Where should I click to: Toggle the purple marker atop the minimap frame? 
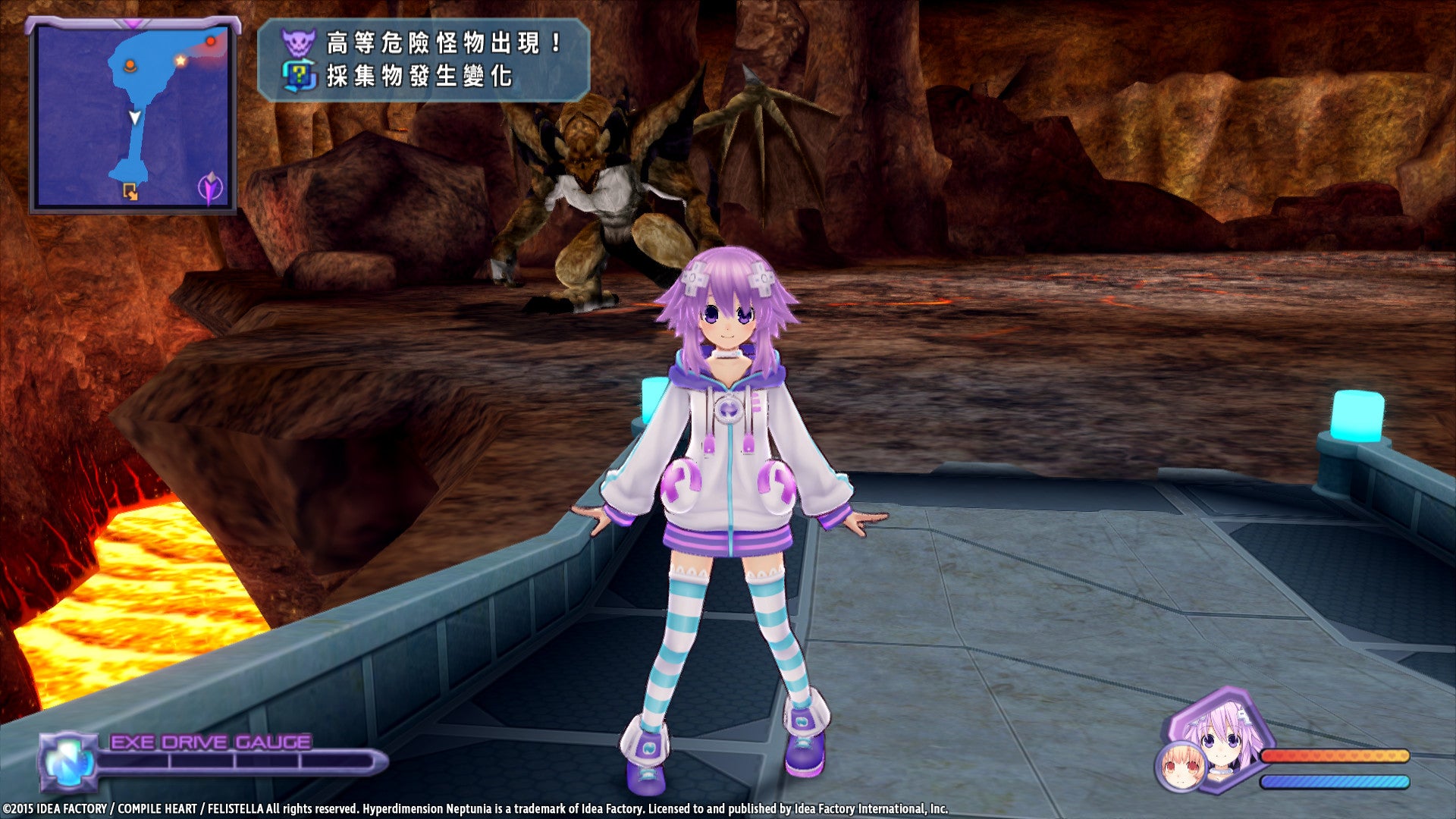[133, 22]
